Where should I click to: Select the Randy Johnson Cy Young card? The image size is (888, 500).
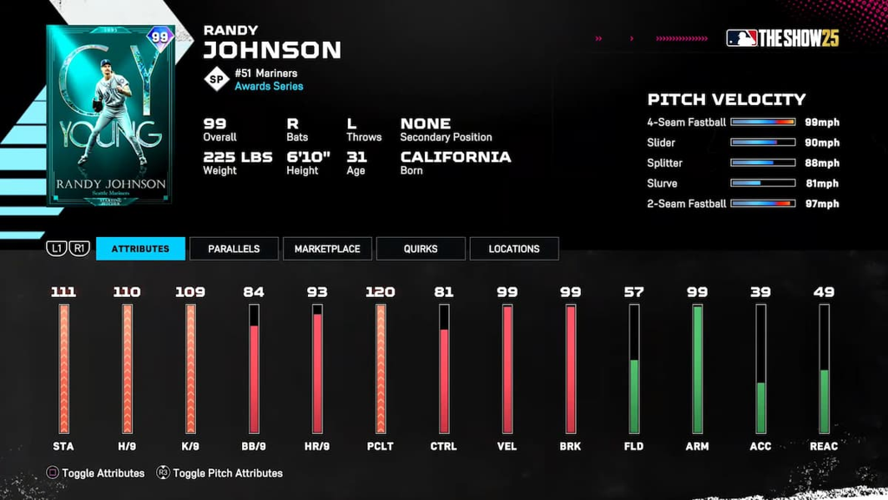[110, 115]
